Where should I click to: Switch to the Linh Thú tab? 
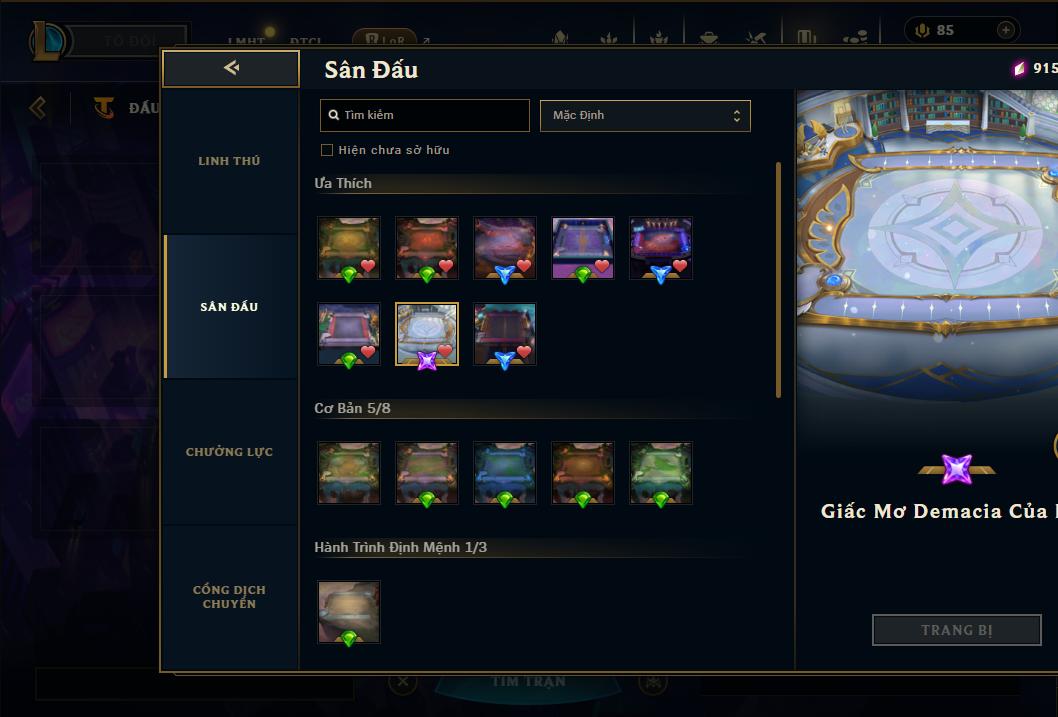click(229, 161)
